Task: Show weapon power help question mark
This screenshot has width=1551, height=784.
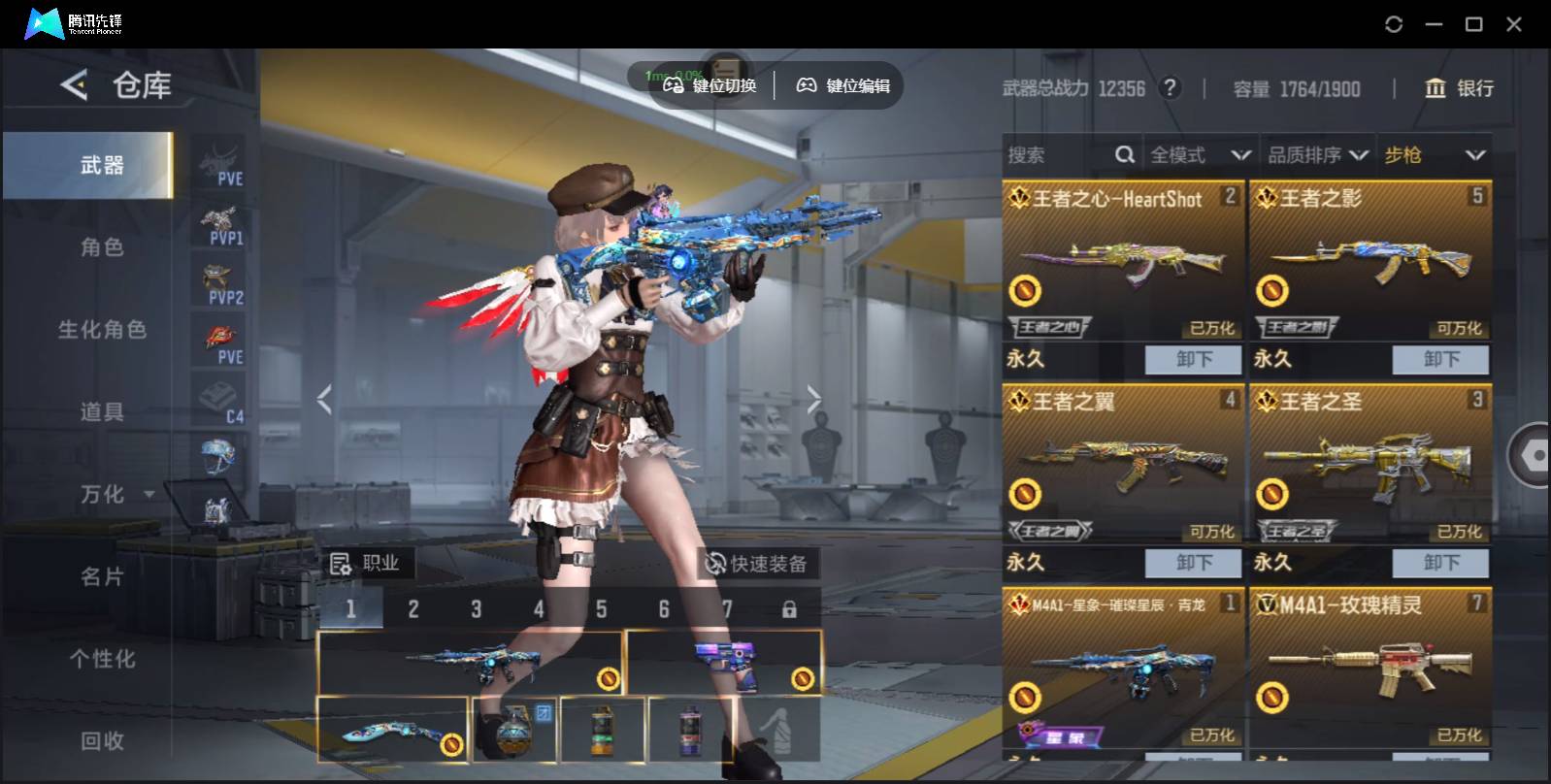Action: (x=1171, y=88)
